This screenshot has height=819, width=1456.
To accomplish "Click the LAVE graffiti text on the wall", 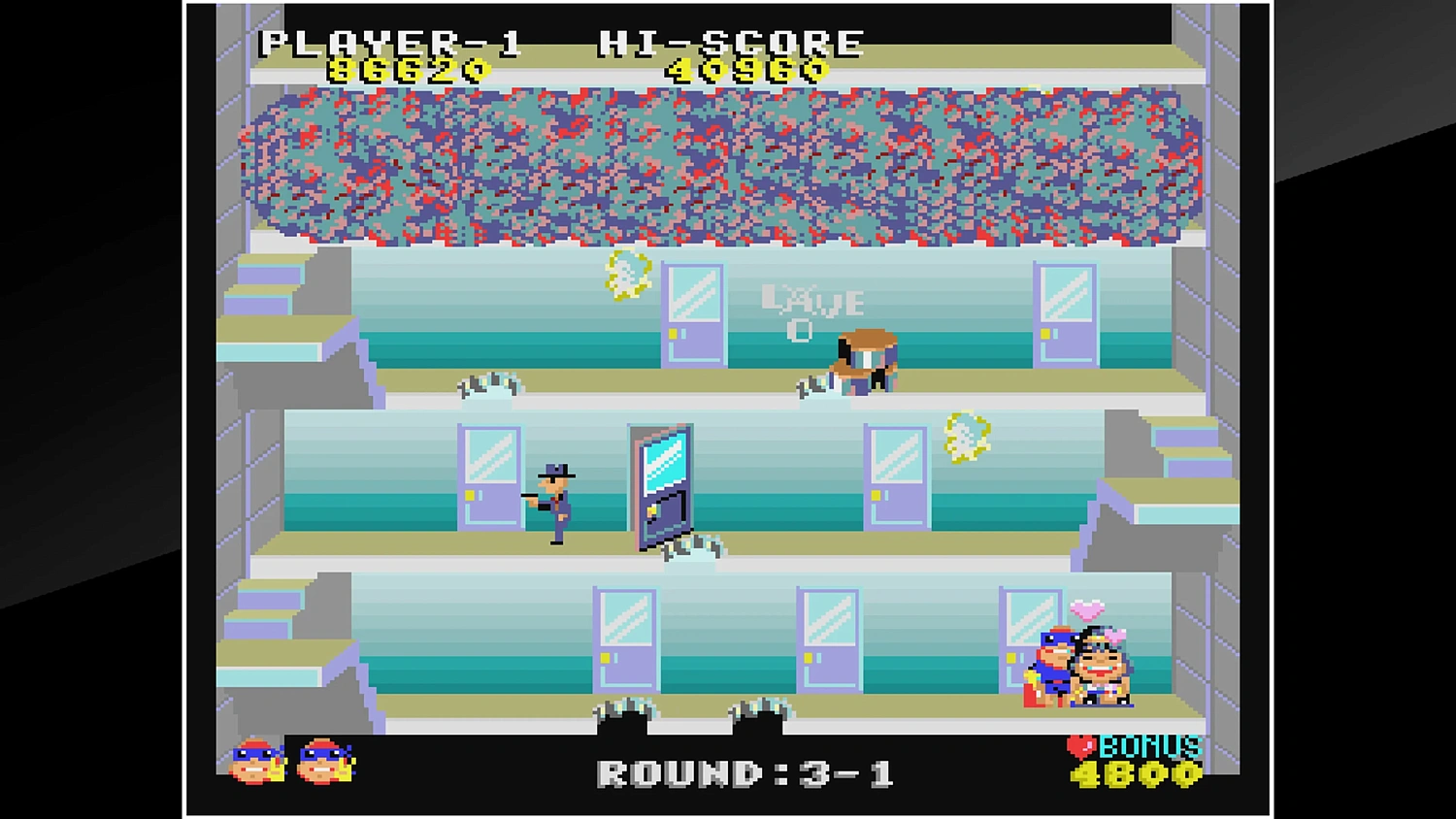I will (813, 303).
